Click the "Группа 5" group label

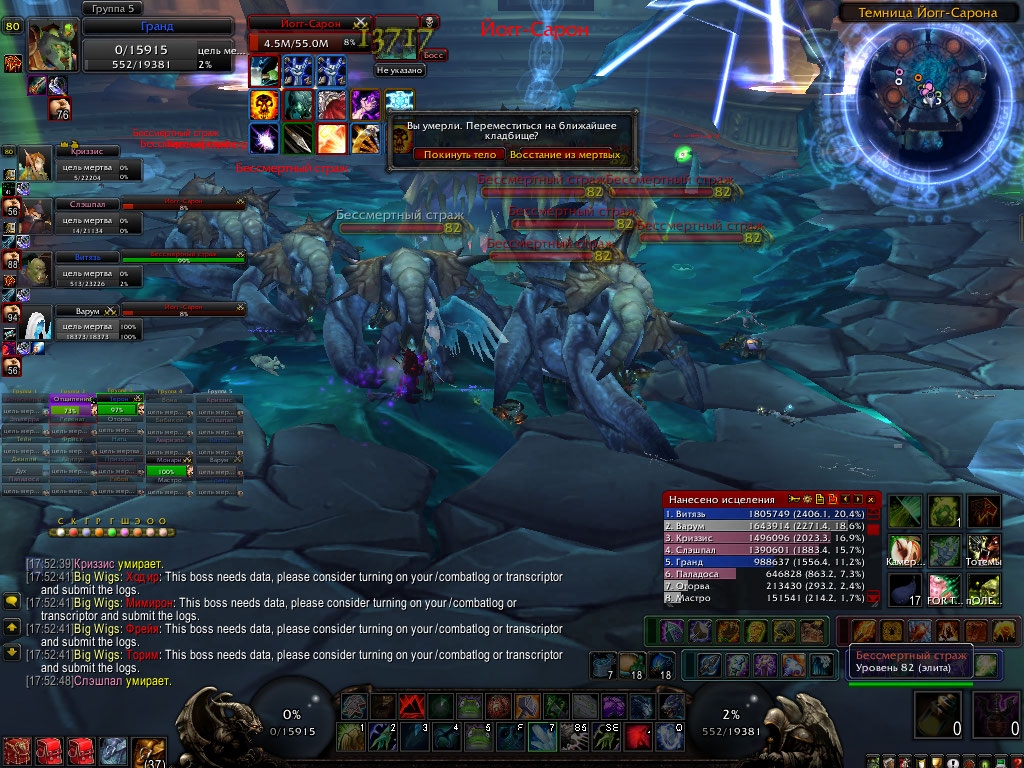click(x=111, y=9)
